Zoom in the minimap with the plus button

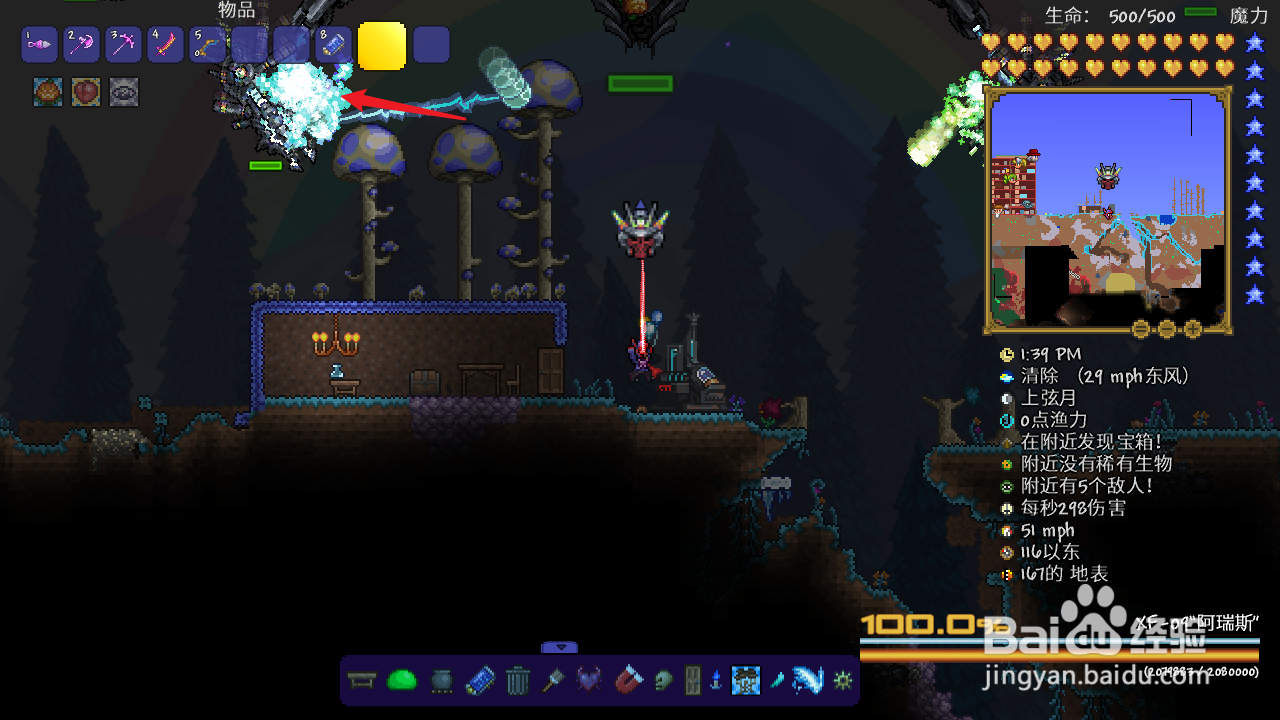pos(1192,328)
